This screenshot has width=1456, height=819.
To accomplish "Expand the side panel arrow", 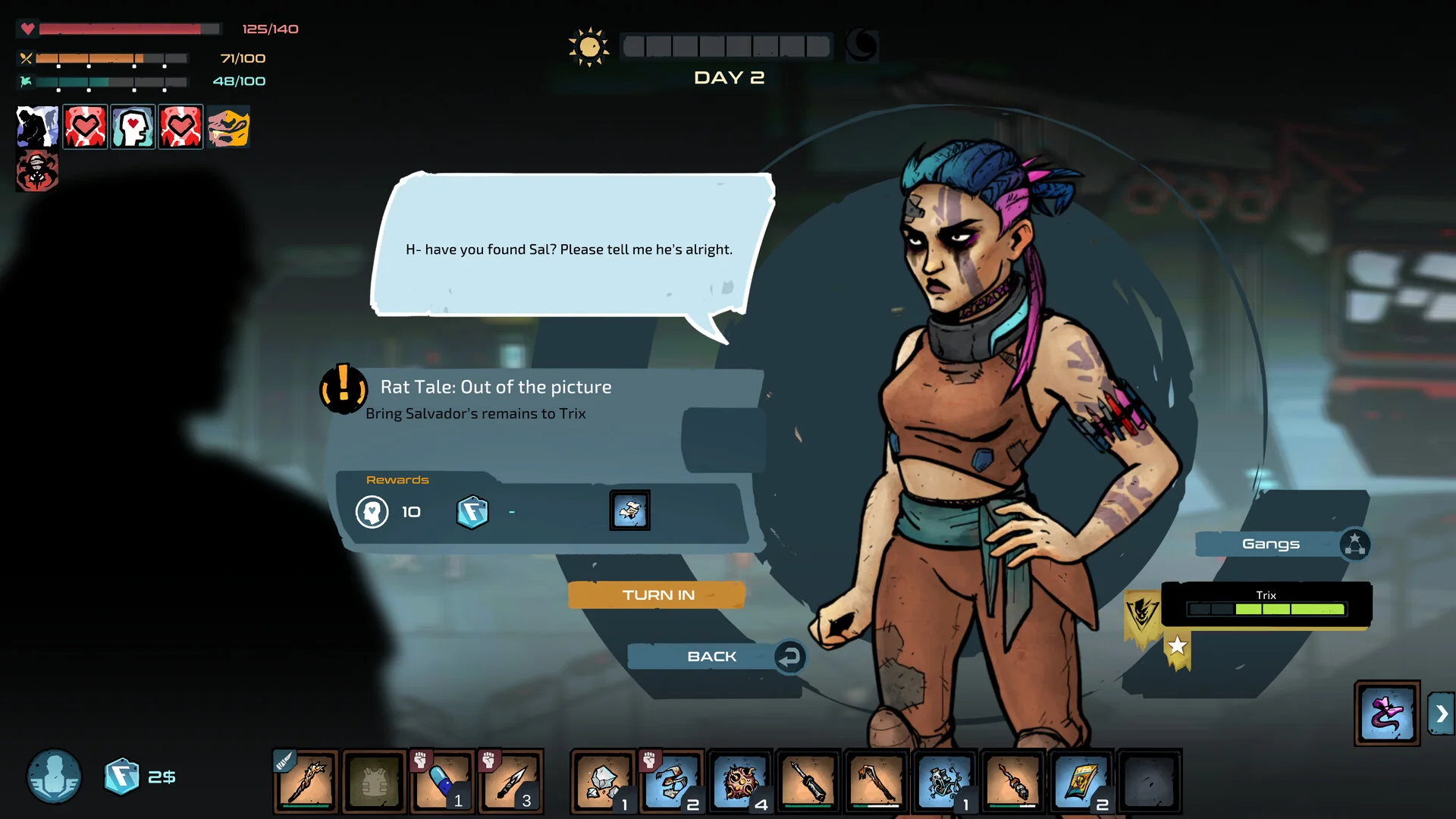I will tap(1441, 714).
